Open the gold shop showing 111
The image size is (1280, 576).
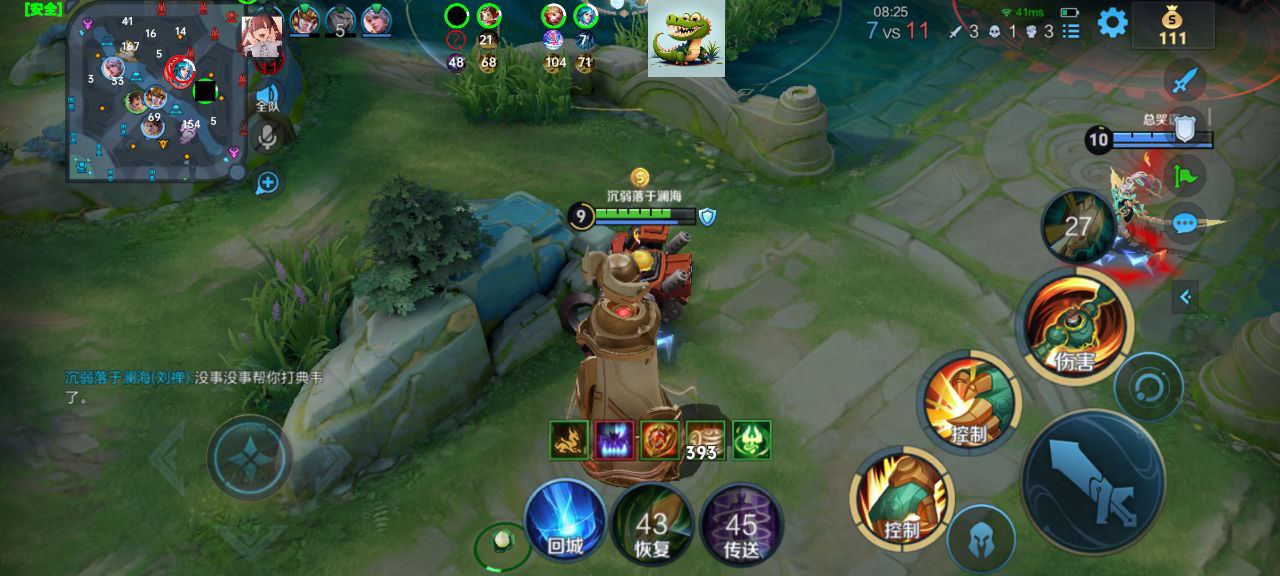click(x=1172, y=25)
